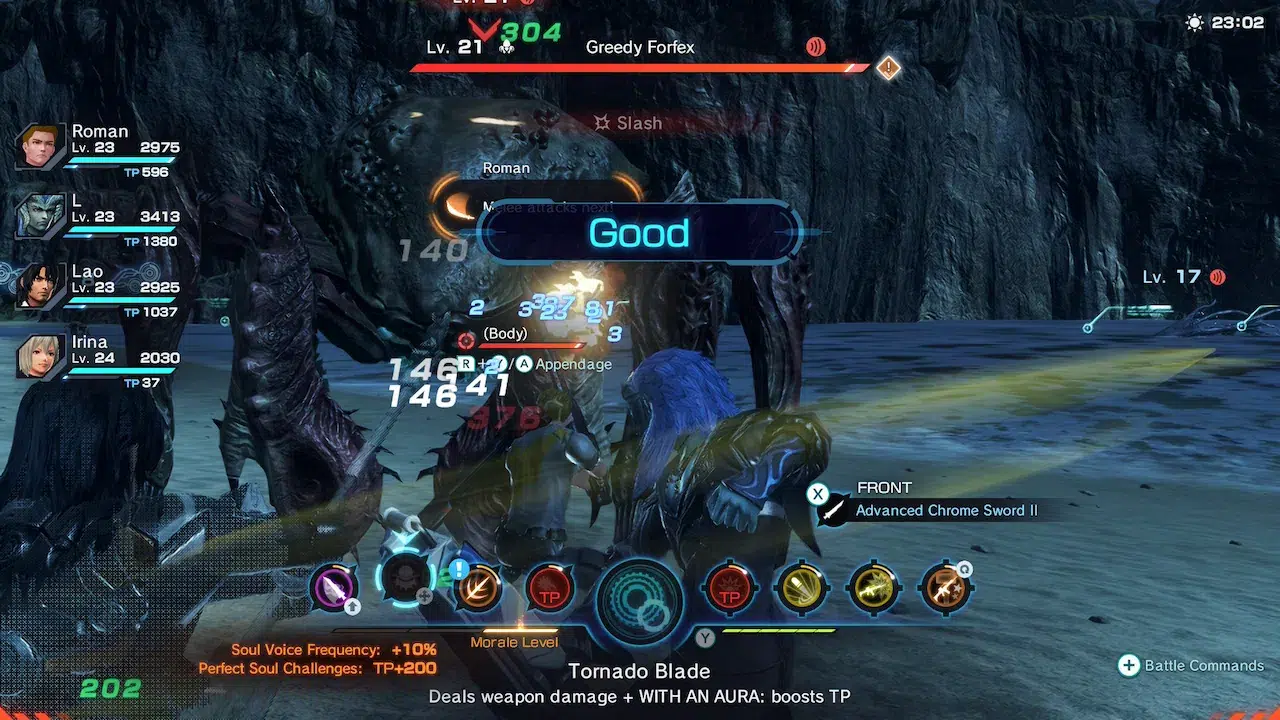This screenshot has height=720, width=1280.
Task: Select L's party portrait
Action: coord(40,214)
